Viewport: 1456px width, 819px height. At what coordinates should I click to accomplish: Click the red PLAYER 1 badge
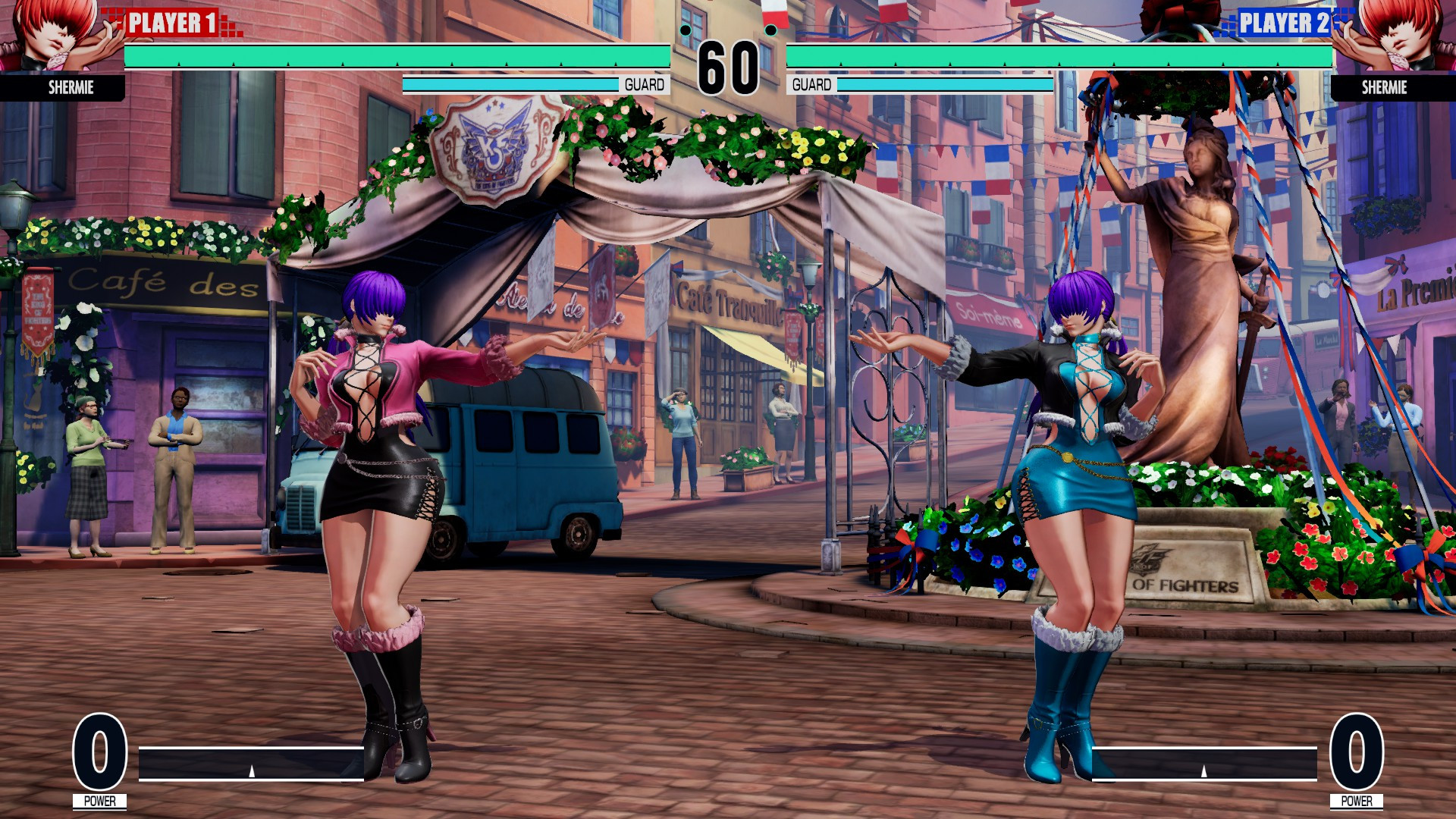(172, 20)
